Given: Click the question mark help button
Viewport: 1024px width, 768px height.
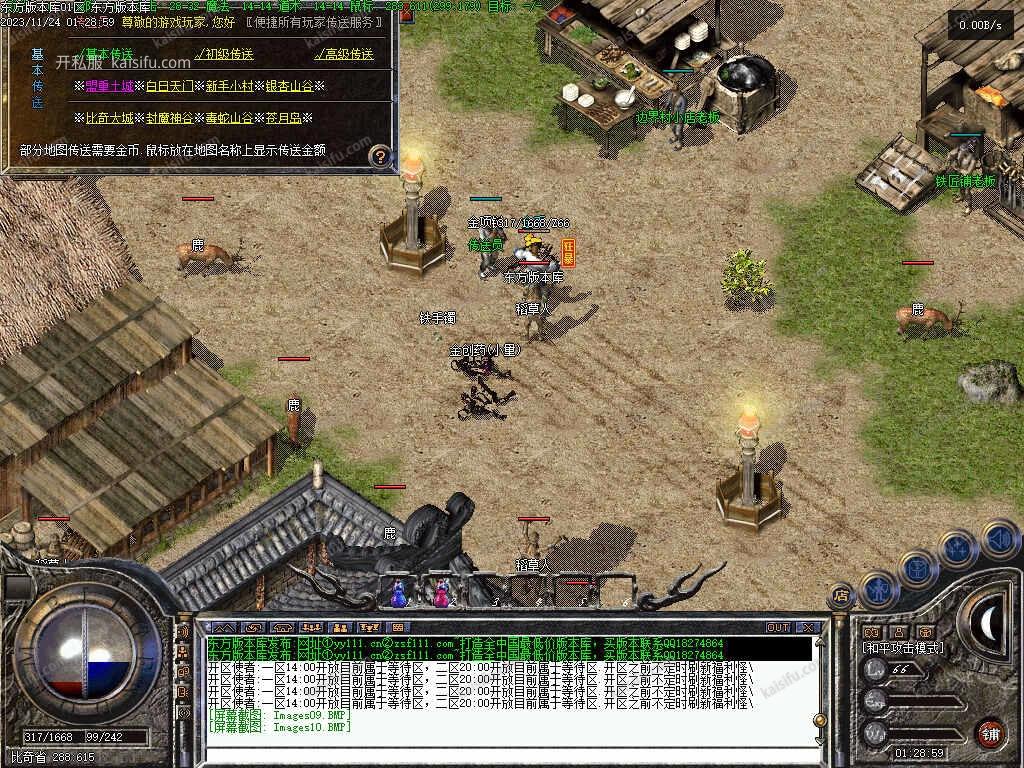Looking at the screenshot, I should pos(380,156).
